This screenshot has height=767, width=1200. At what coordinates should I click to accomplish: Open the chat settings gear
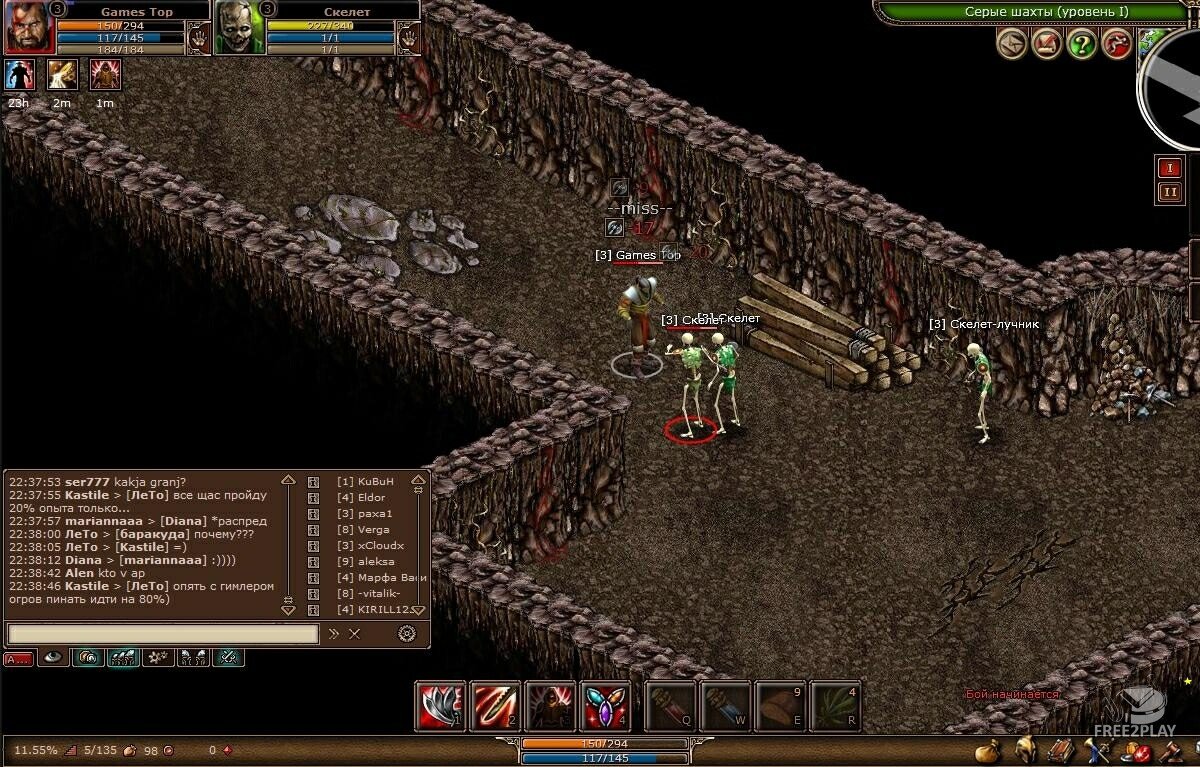406,633
